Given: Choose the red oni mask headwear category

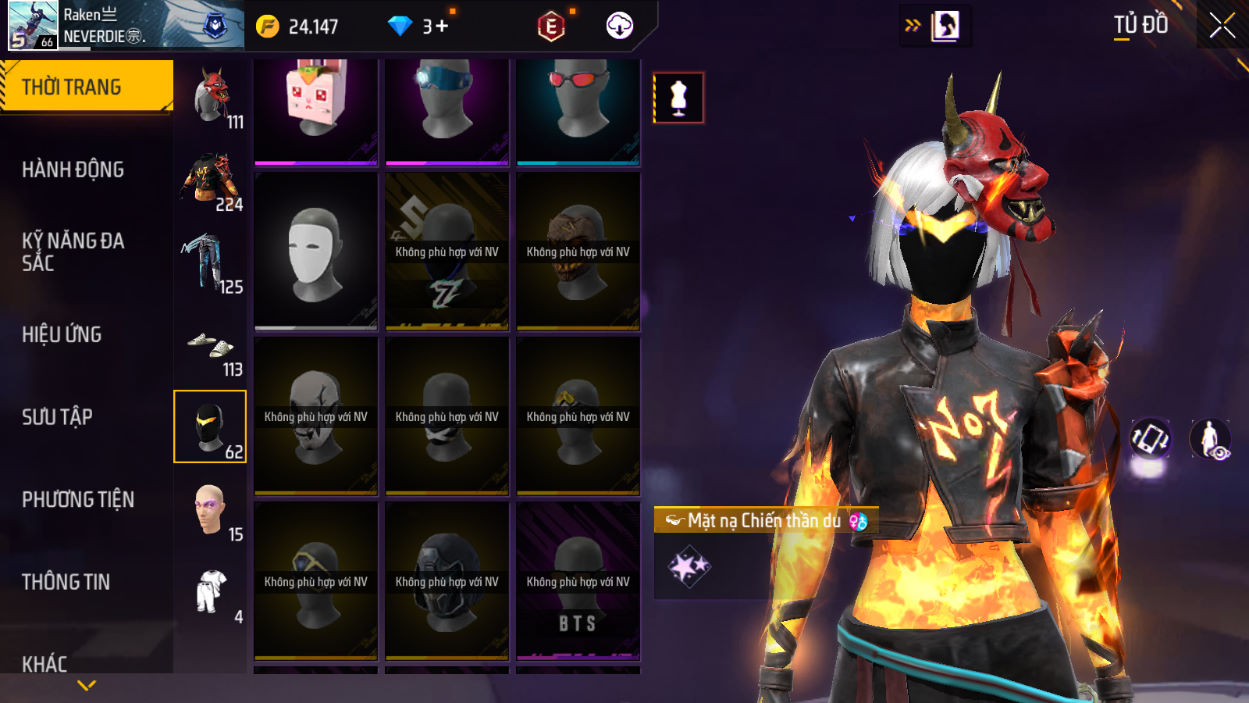Looking at the screenshot, I should click(x=211, y=97).
